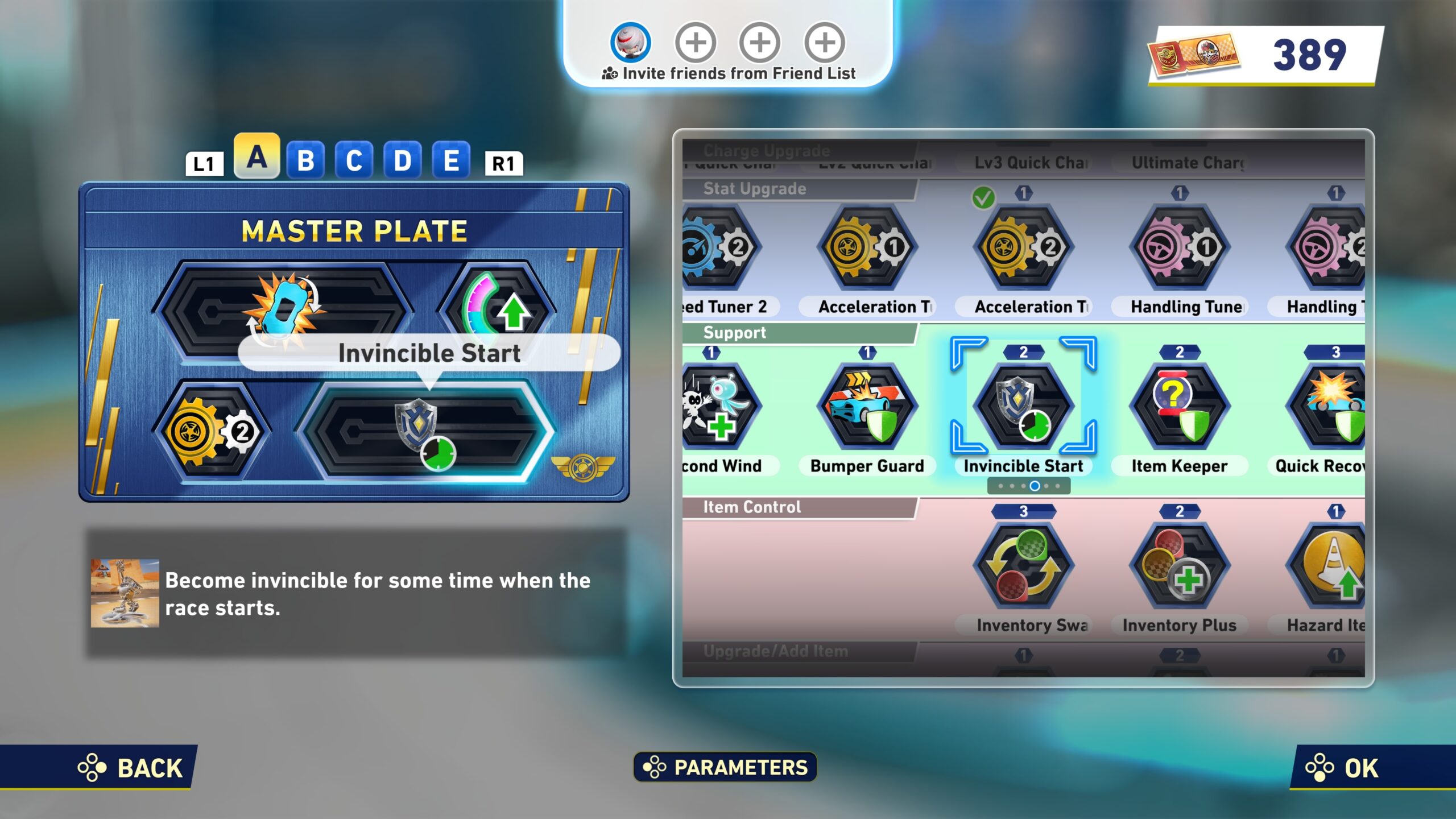This screenshot has height=819, width=1456.
Task: Open the Parameters view
Action: [726, 767]
